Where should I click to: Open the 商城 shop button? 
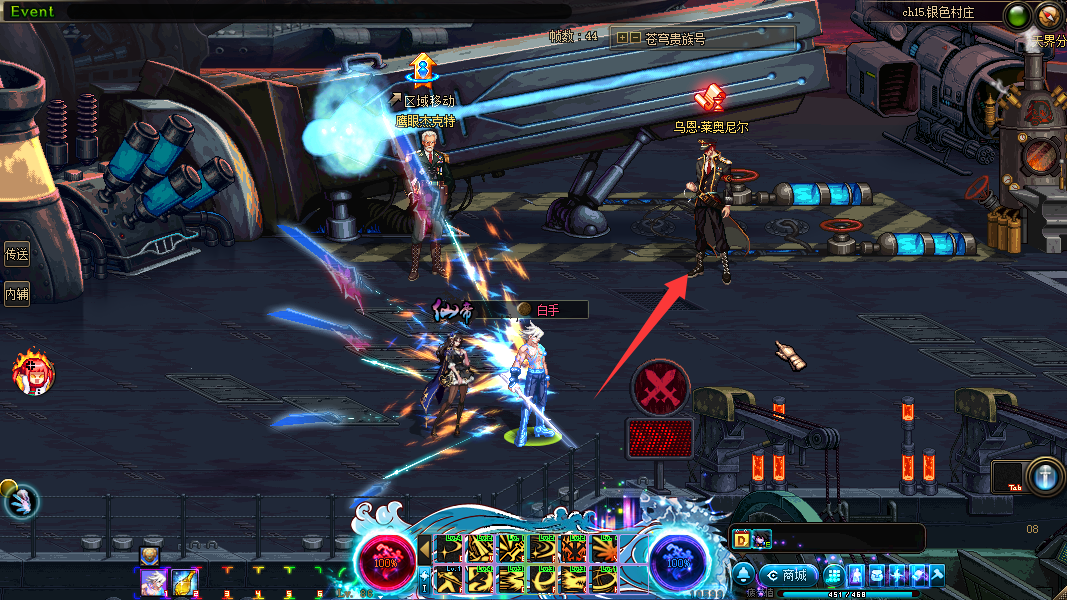point(788,575)
